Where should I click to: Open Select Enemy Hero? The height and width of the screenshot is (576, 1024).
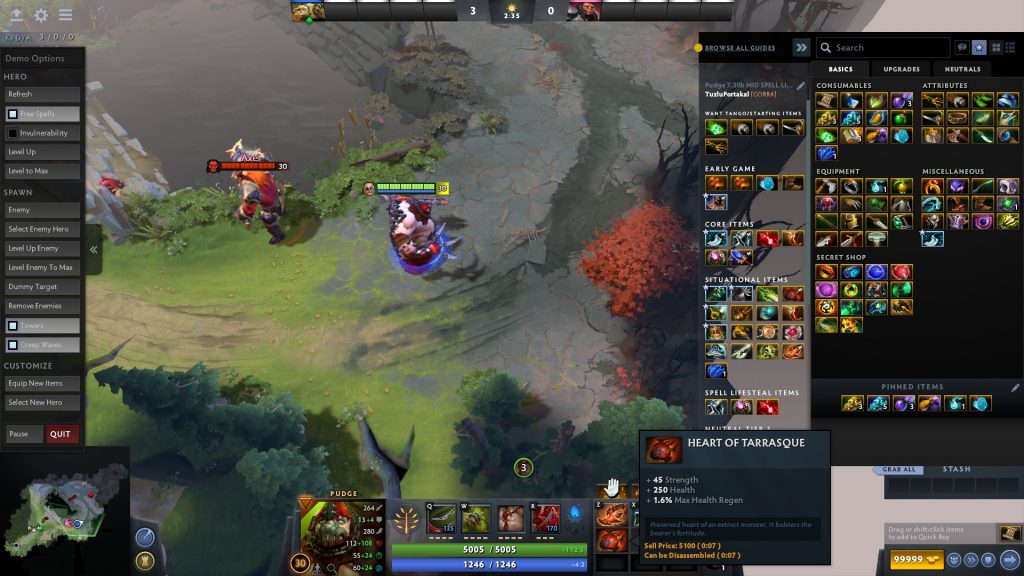(42, 229)
